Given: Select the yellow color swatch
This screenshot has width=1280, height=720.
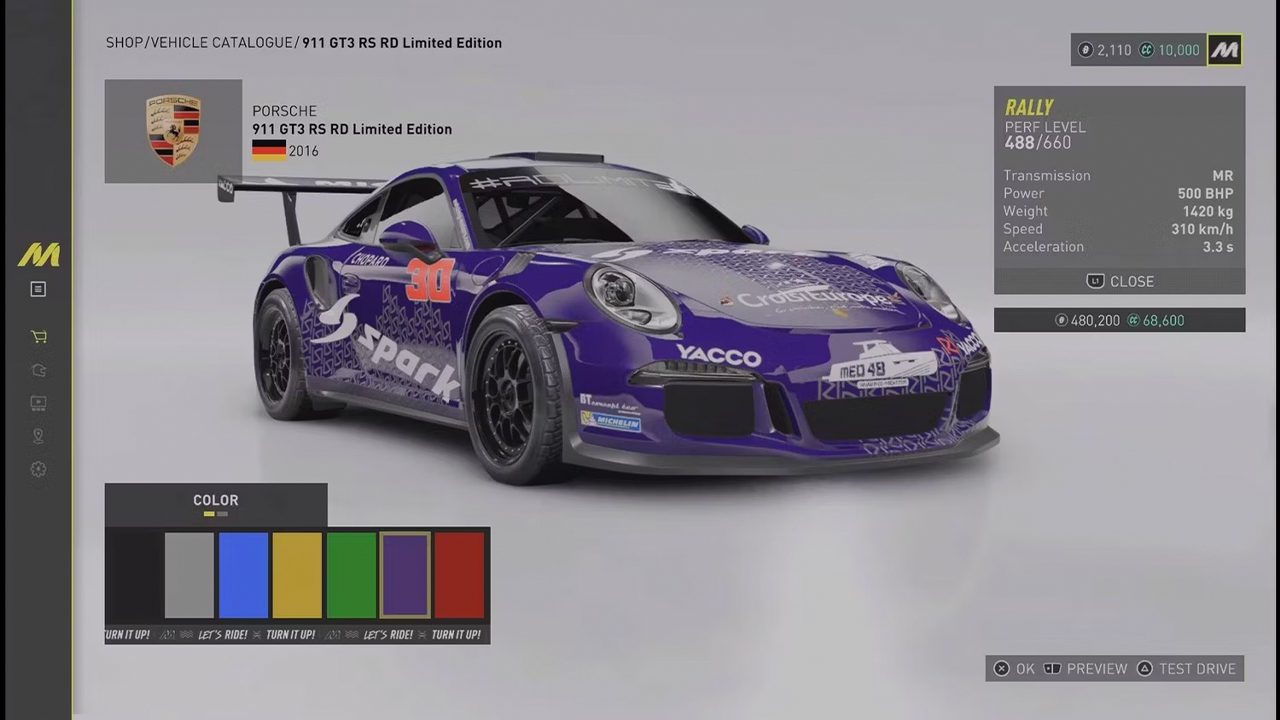Looking at the screenshot, I should [x=297, y=575].
